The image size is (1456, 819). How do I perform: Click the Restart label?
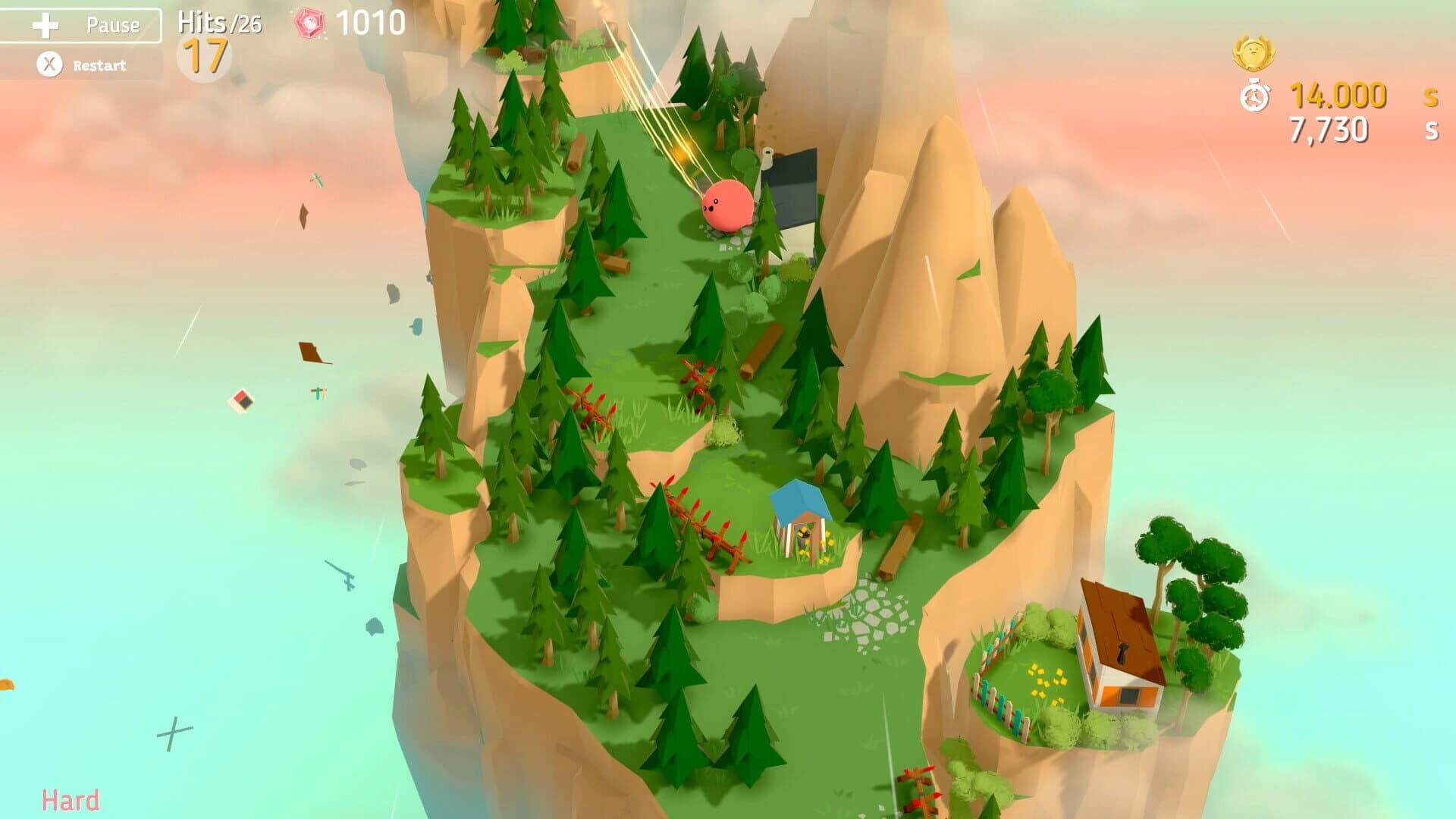click(99, 66)
